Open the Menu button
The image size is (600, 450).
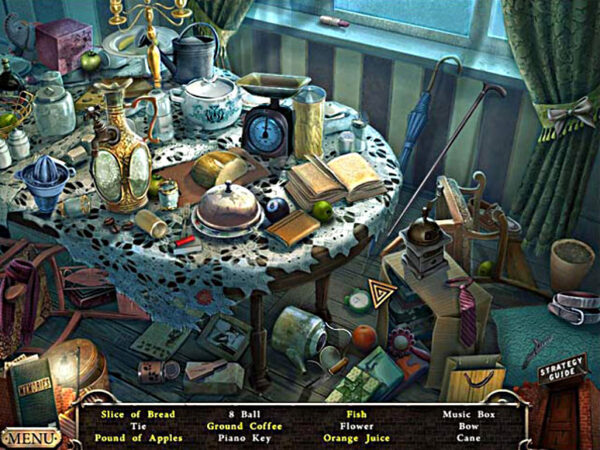[30, 437]
